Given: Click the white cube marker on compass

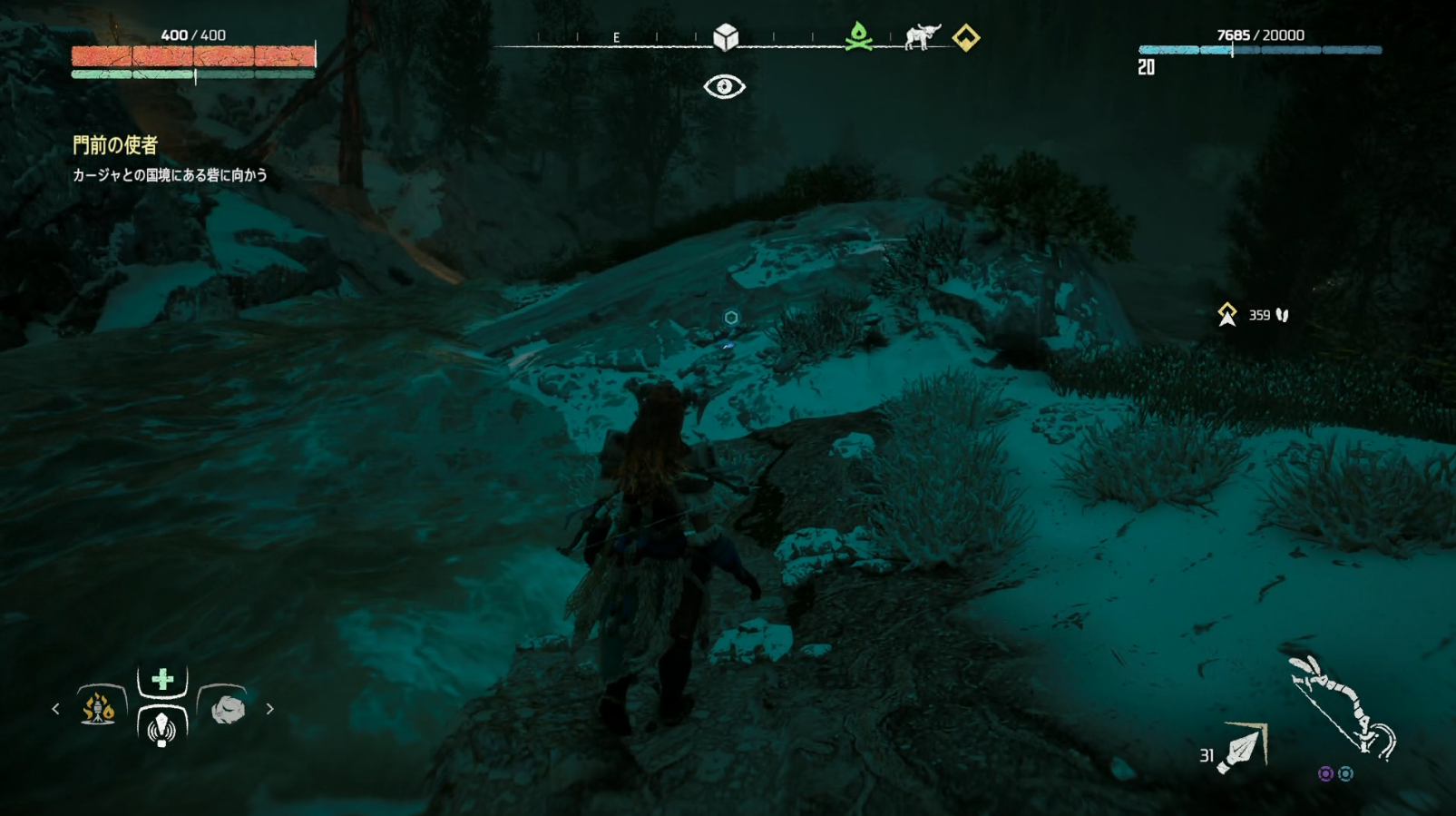Looking at the screenshot, I should 726,37.
